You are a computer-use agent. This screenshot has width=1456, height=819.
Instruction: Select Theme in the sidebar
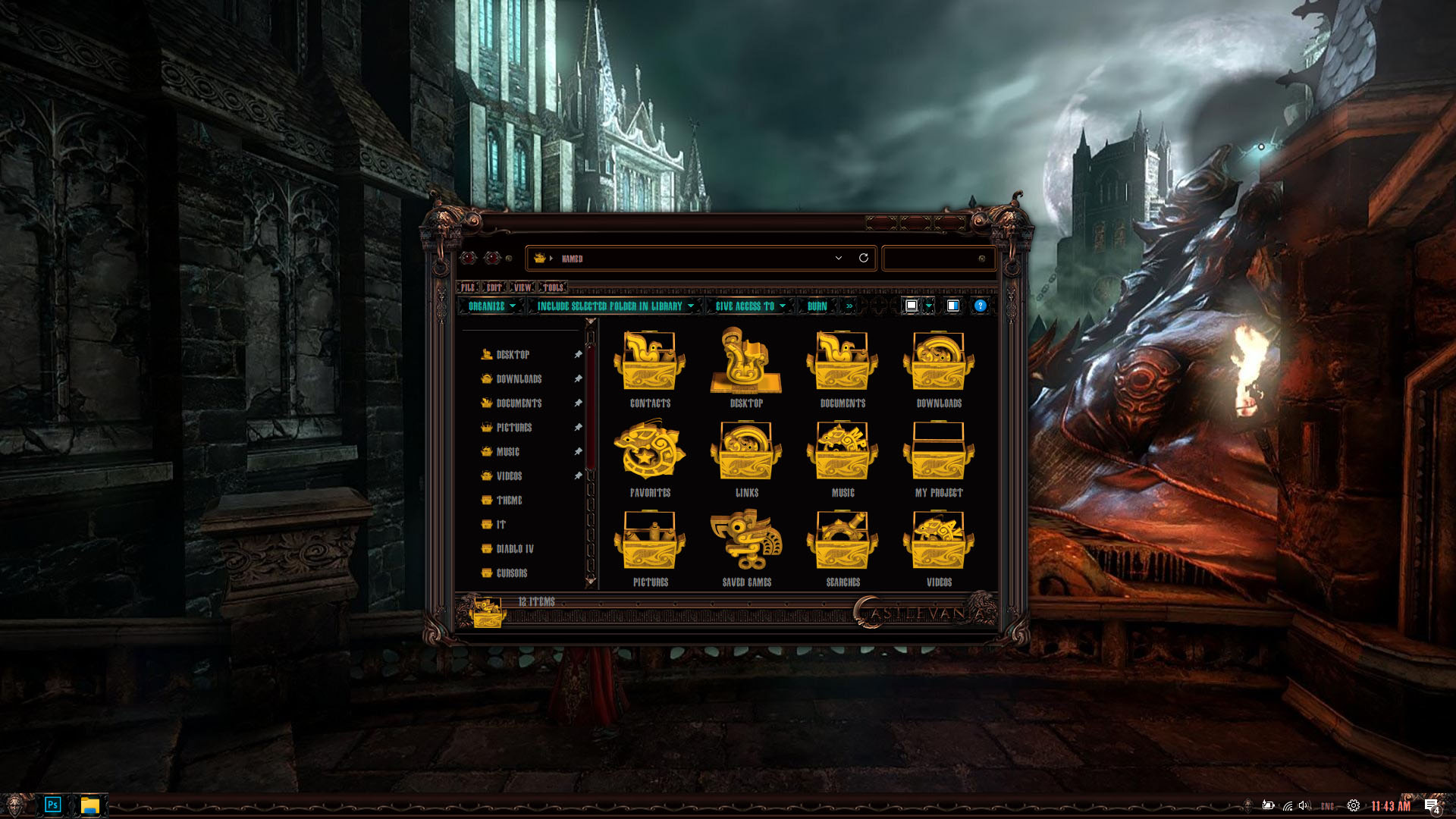(509, 500)
